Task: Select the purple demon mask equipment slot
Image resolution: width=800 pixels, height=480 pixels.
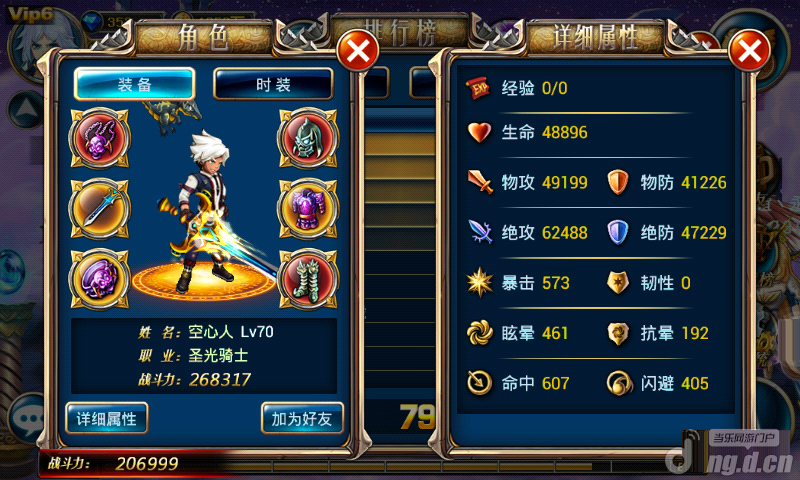Action: click(98, 138)
